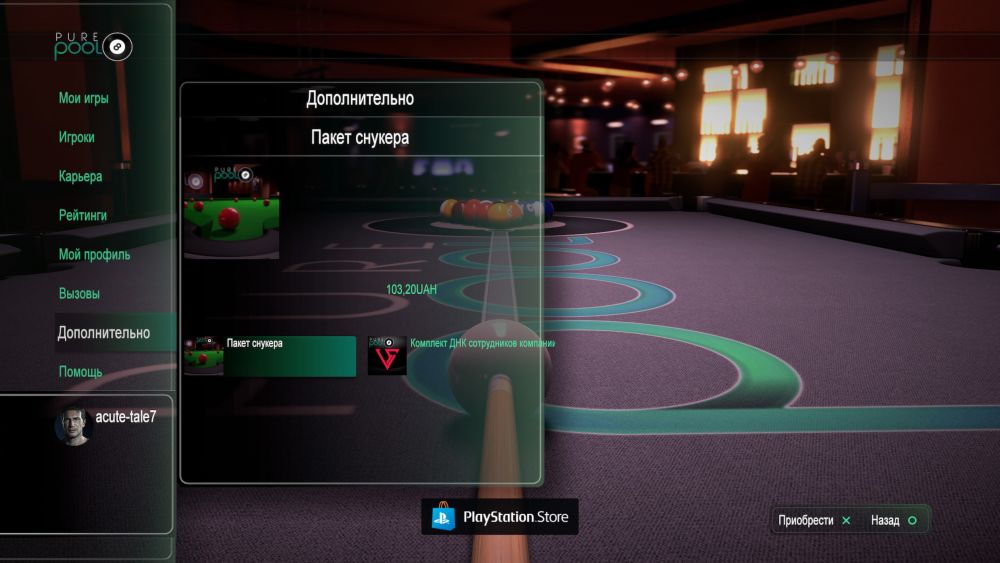
Task: Purchase with the Приобрести button
Action: 815,520
